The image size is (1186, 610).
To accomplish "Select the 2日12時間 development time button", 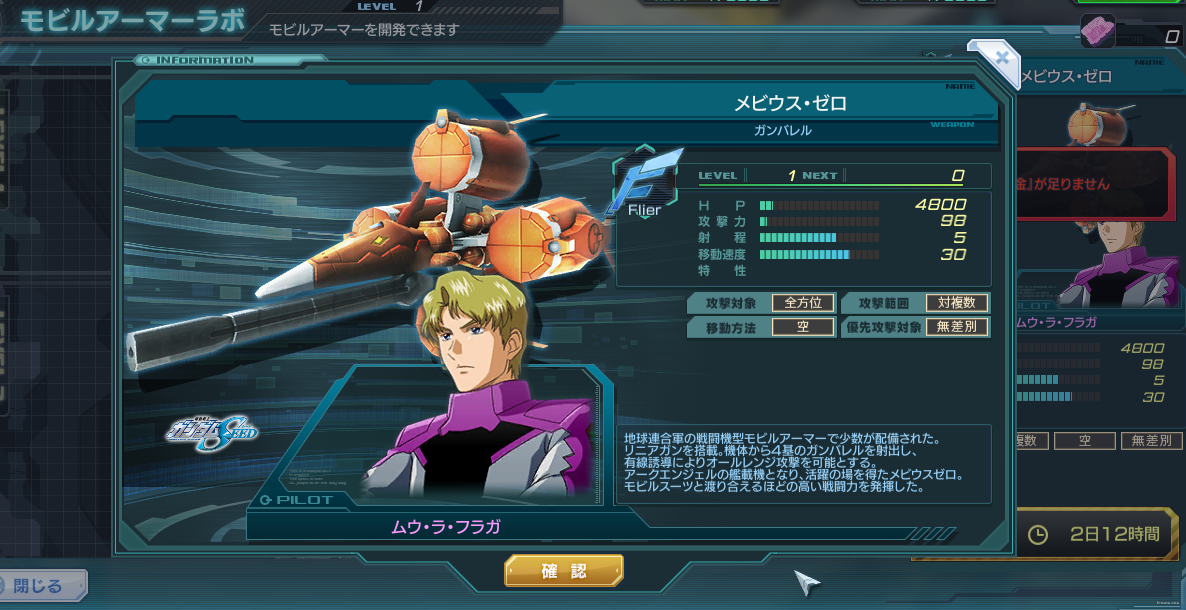I will [1096, 535].
